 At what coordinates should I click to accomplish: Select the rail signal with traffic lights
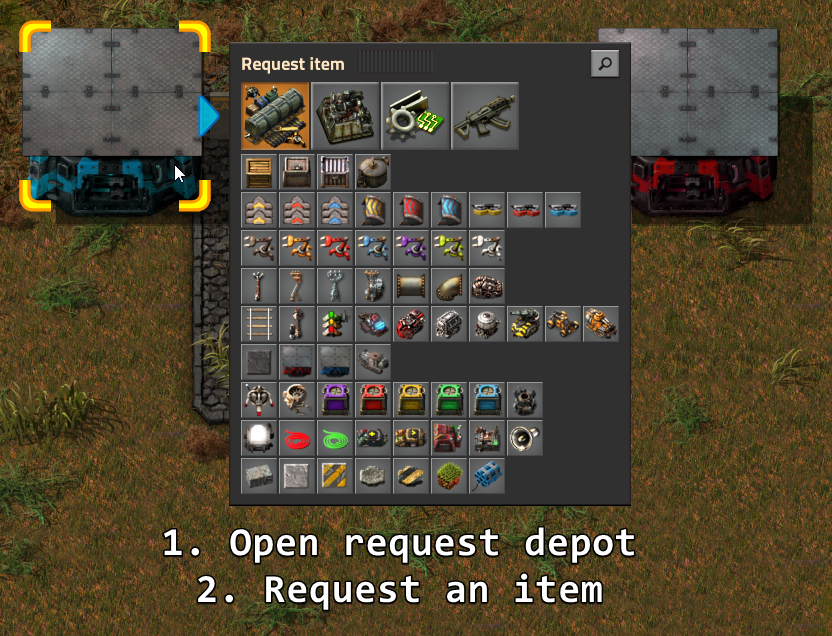(335, 324)
